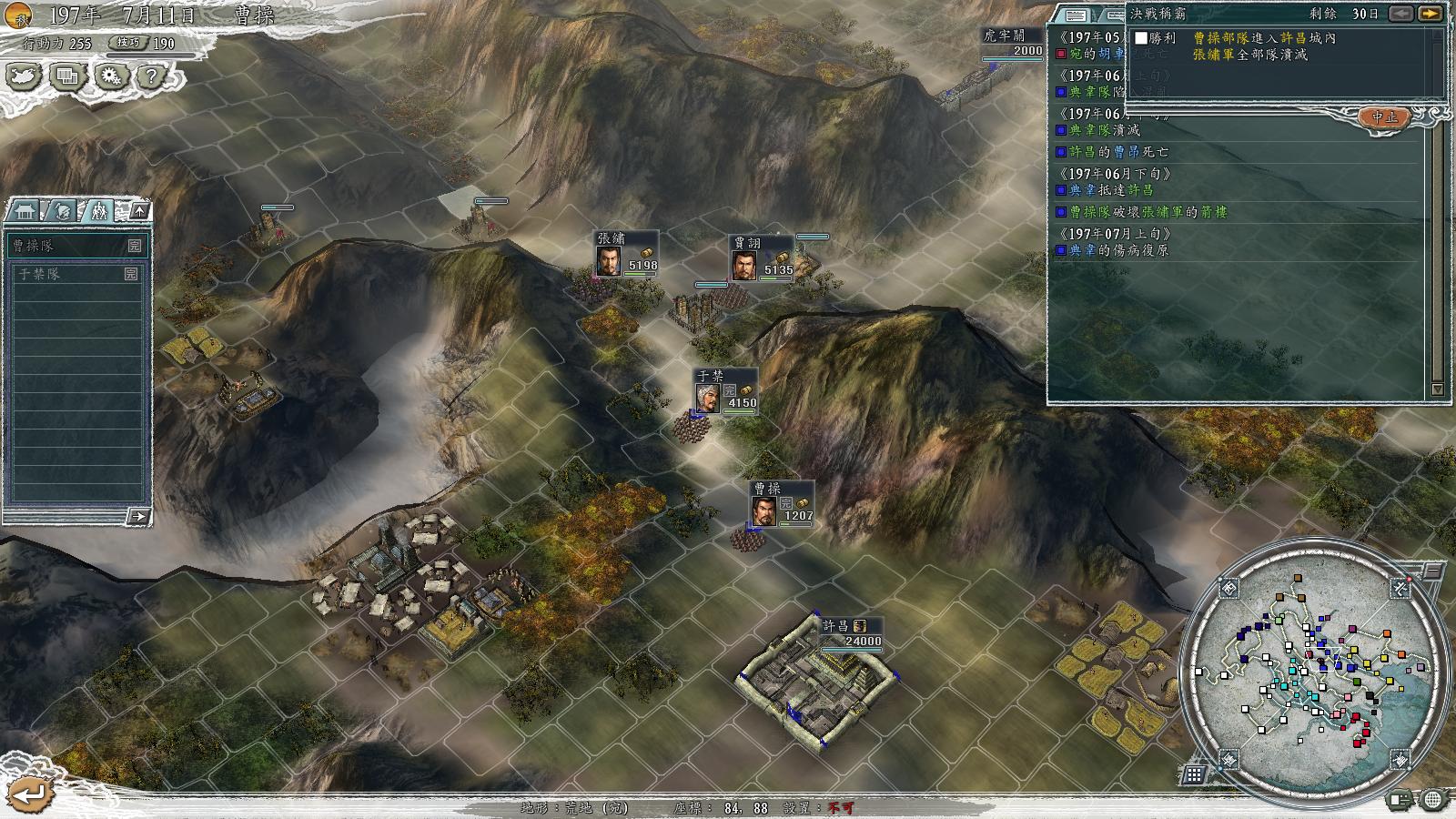Click the autumn season emblem top-left

pyautogui.click(x=18, y=15)
